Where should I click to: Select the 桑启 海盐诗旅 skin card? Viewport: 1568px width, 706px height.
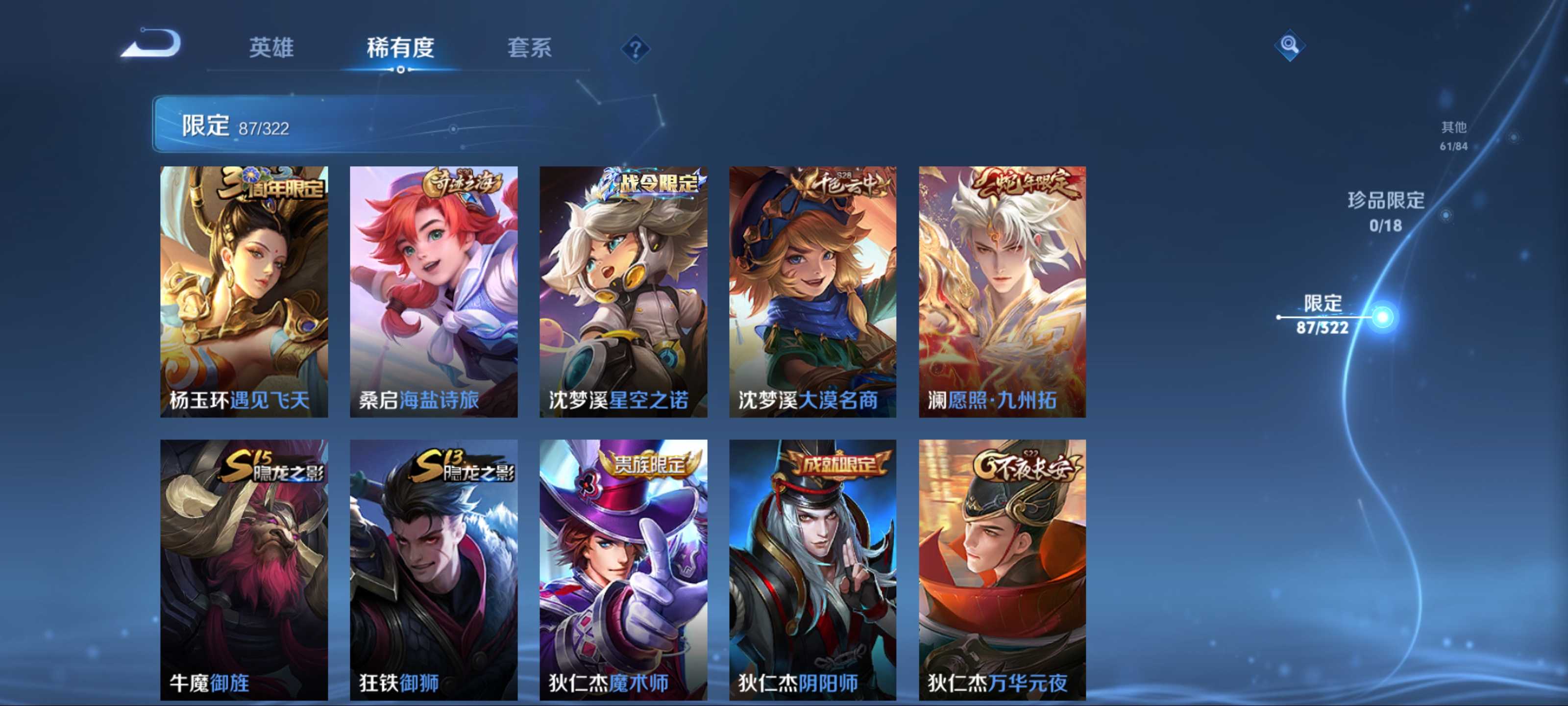(x=433, y=291)
